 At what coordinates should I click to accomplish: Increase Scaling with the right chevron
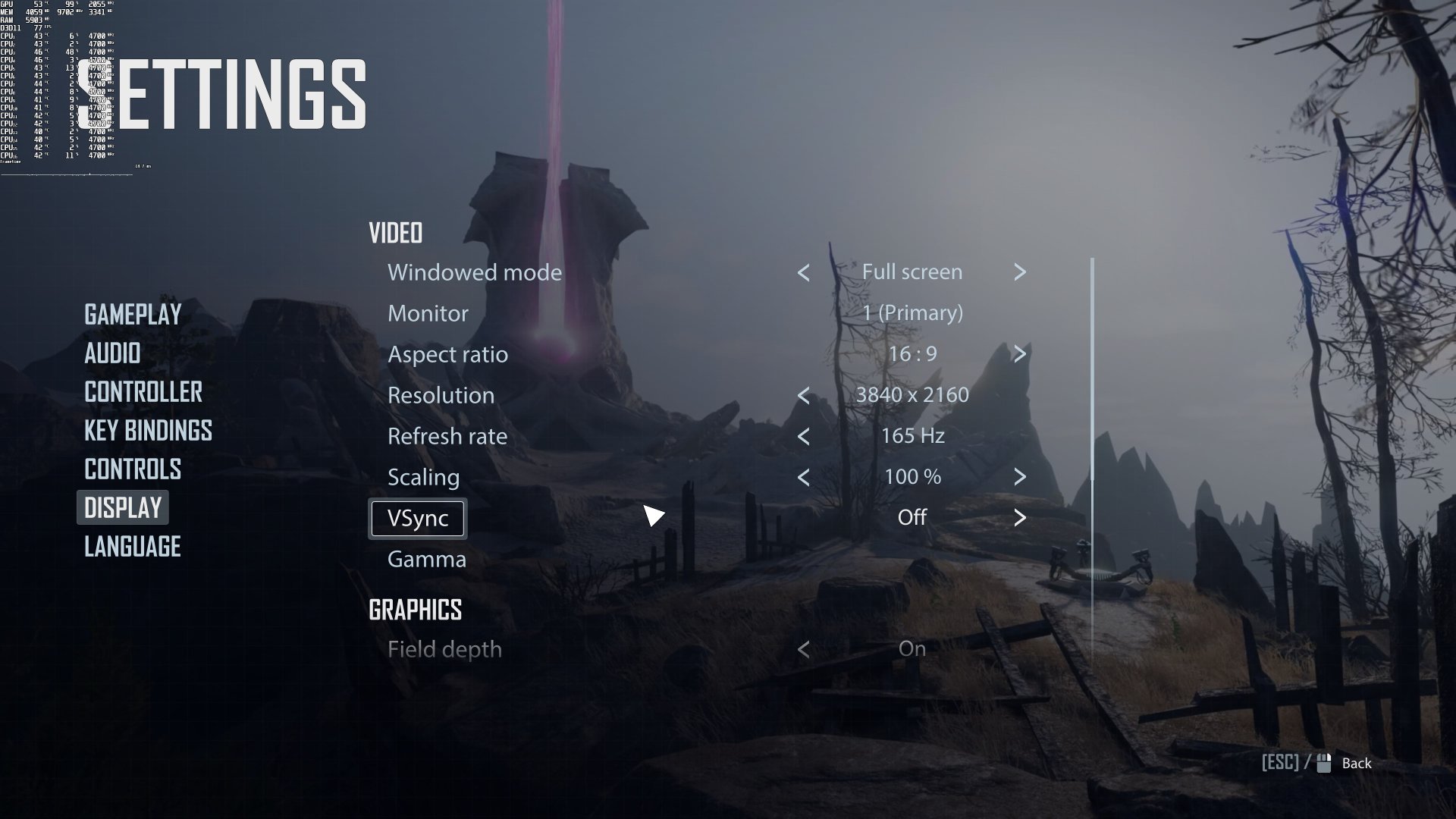point(1020,477)
